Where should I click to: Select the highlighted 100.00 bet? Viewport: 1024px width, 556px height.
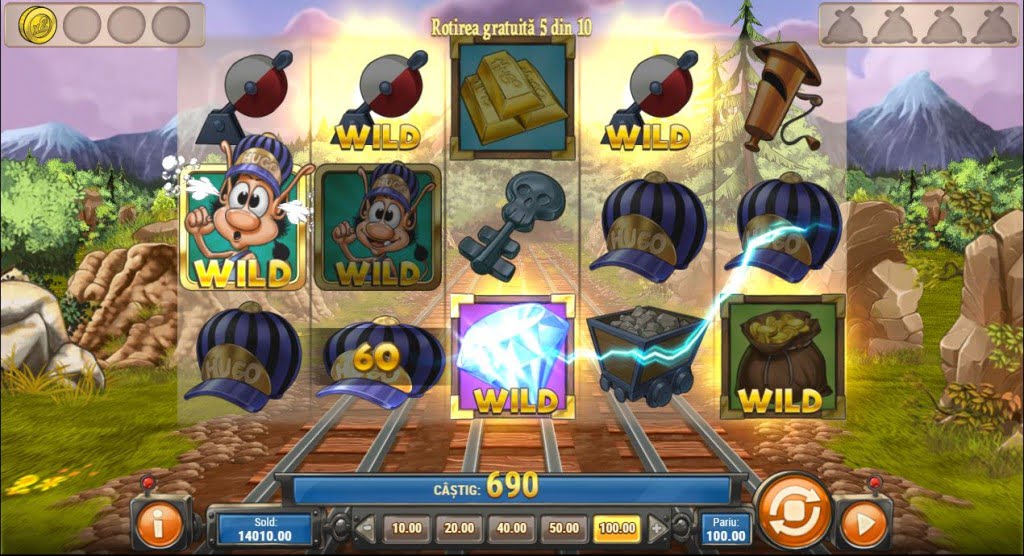click(x=617, y=527)
